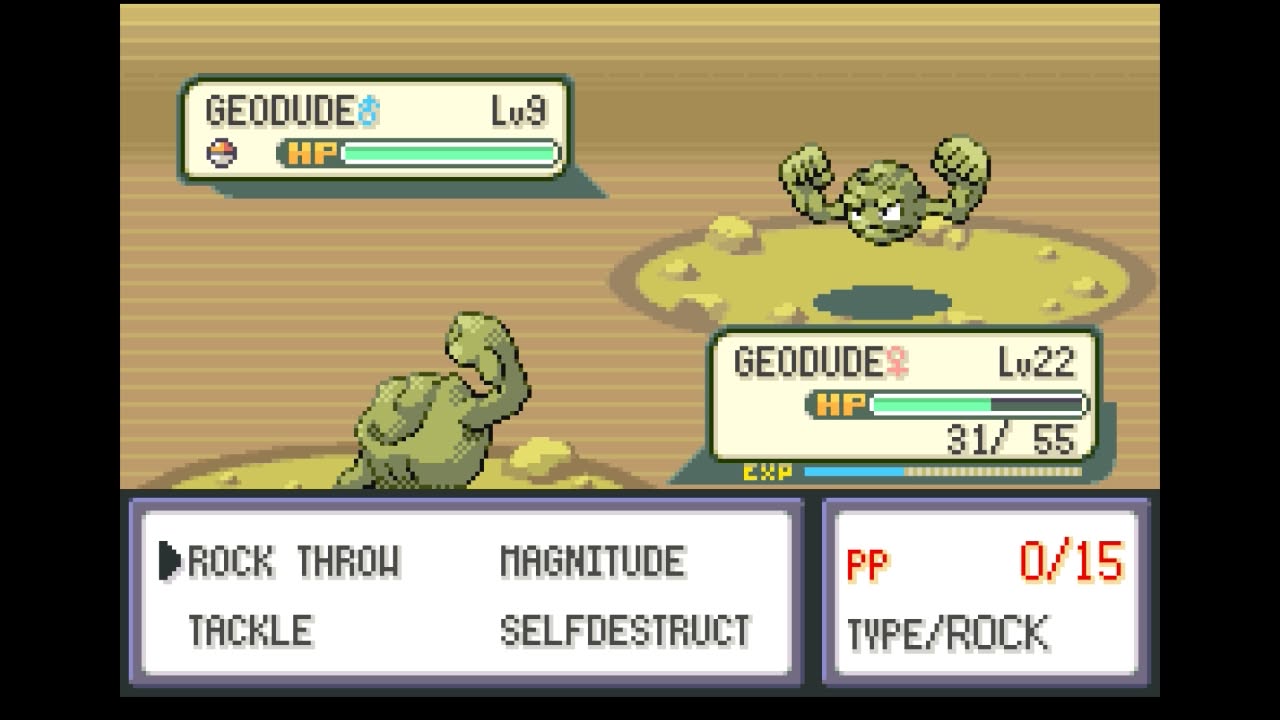Select the Rock Throw move
The width and height of the screenshot is (1280, 720).
293,562
